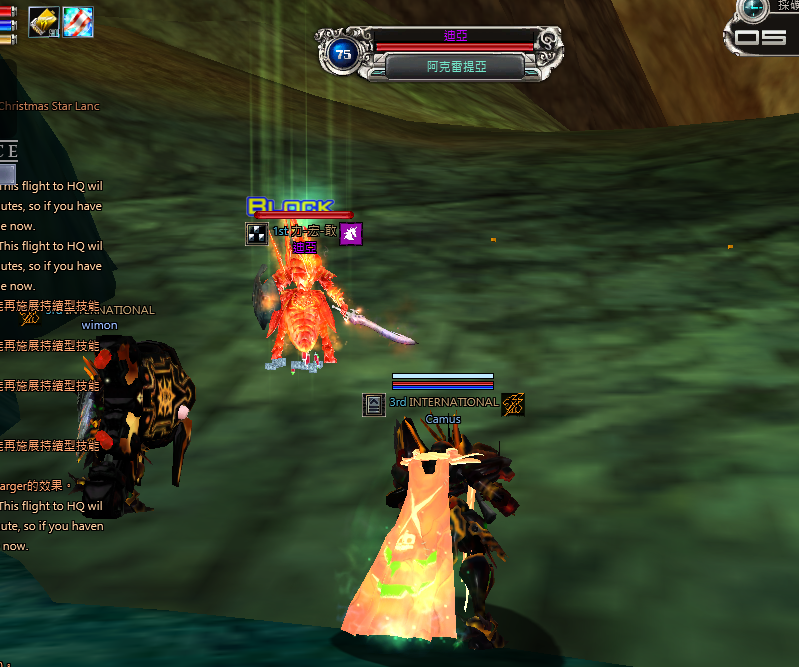
Task: Open the clock icon in the corner
Action: tap(753, 7)
